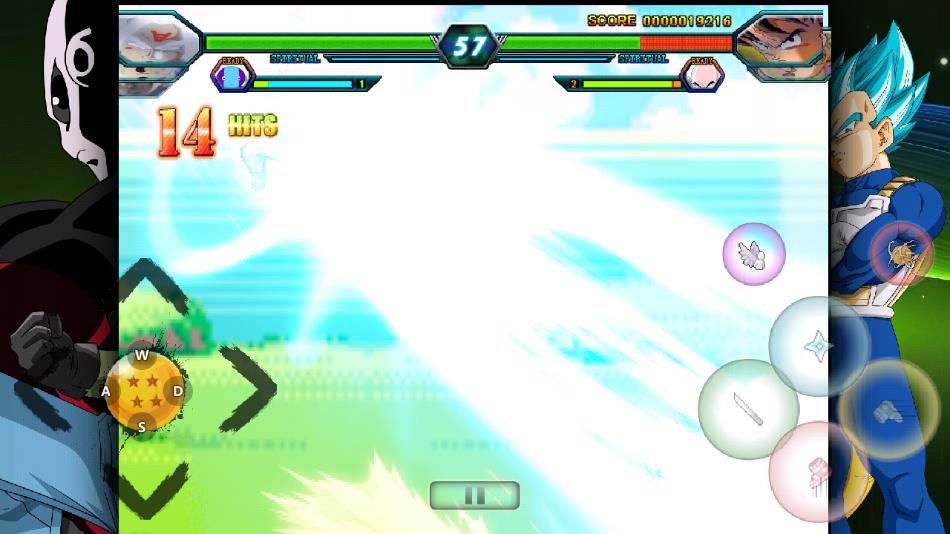Screen dimensions: 950x534
Task: Tap the right arrow on the d-pad
Action: point(246,388)
